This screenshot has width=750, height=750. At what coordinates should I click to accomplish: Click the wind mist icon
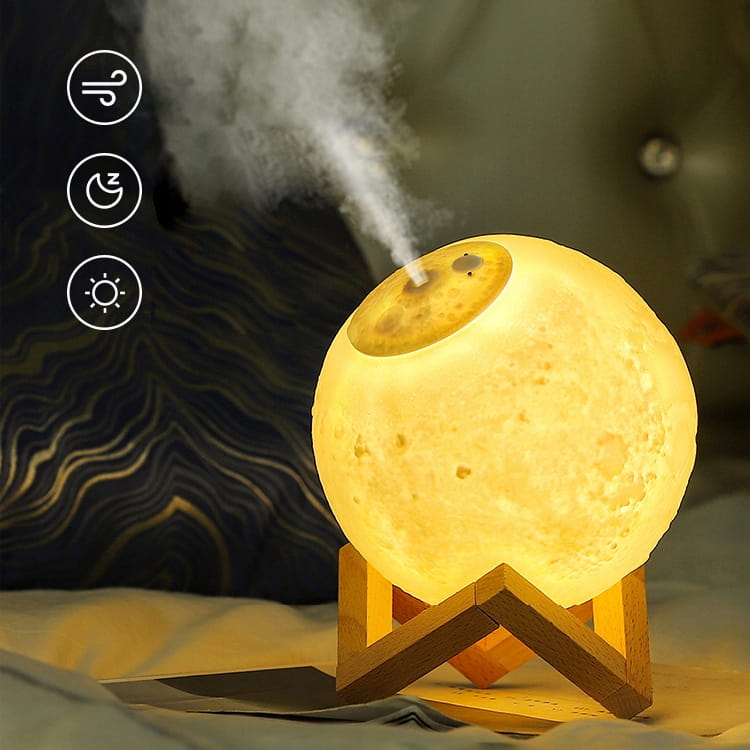coord(104,87)
